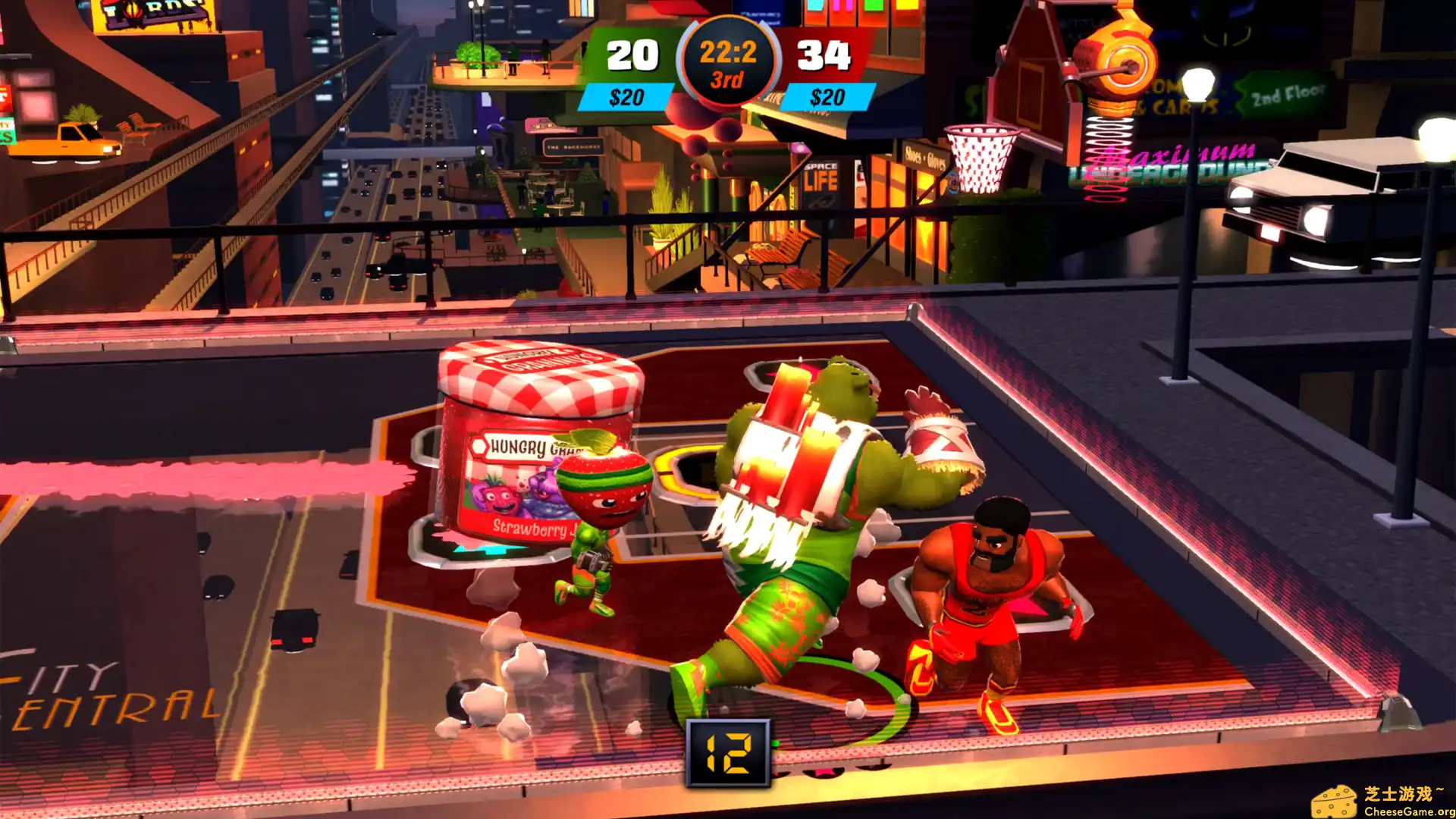Click the Space Life neon sign
This screenshot has height=819, width=1456.
point(821,171)
